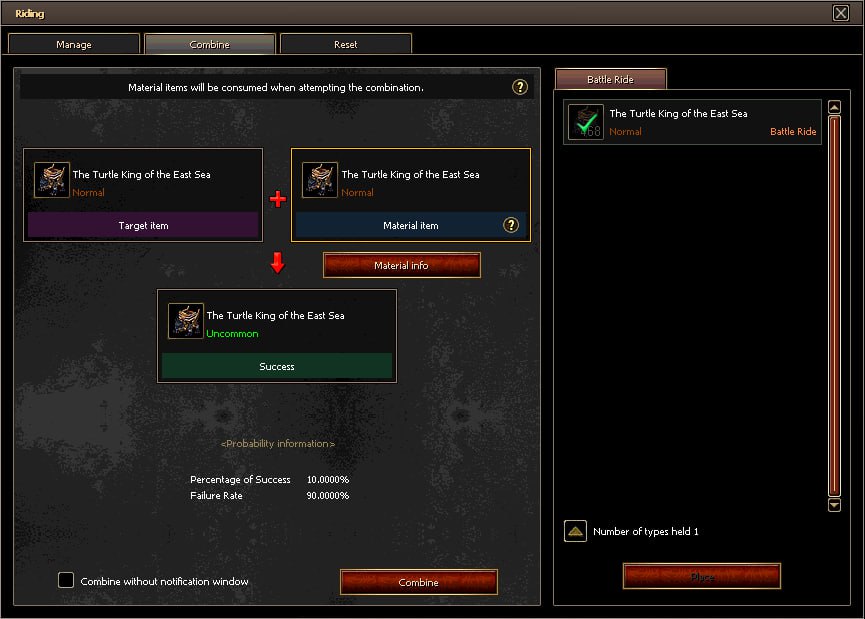Show the Battle Ride tab
The image size is (865, 619).
610,79
